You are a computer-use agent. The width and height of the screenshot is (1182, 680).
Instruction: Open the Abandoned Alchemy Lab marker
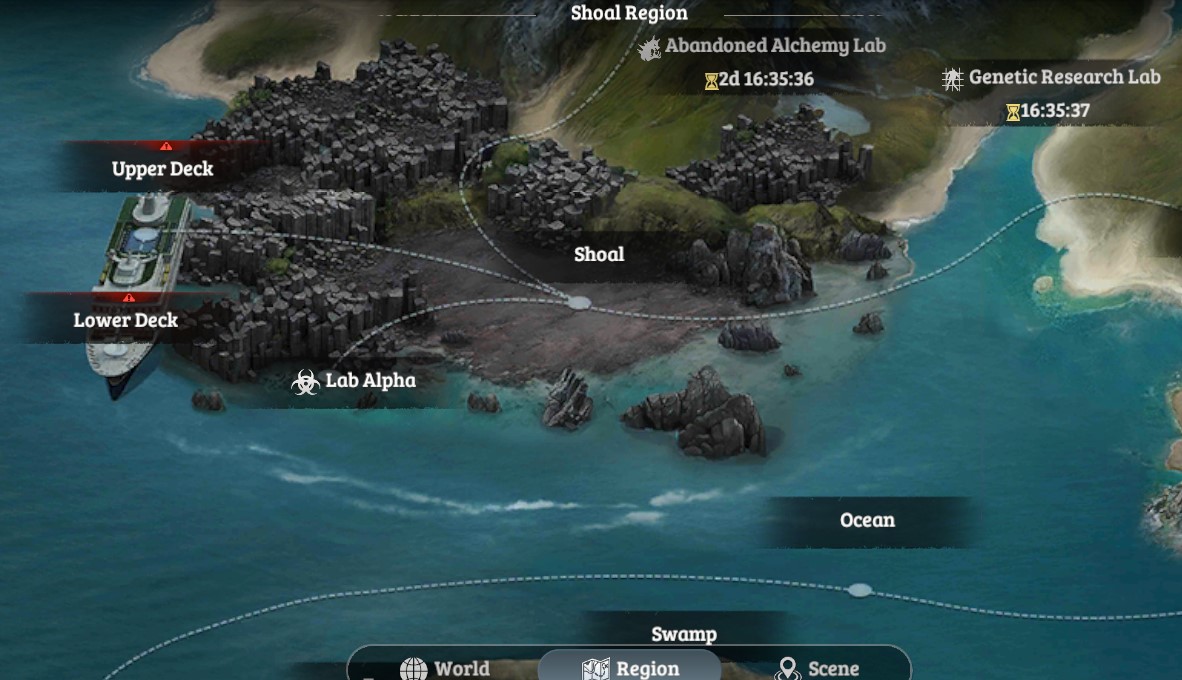click(x=765, y=46)
